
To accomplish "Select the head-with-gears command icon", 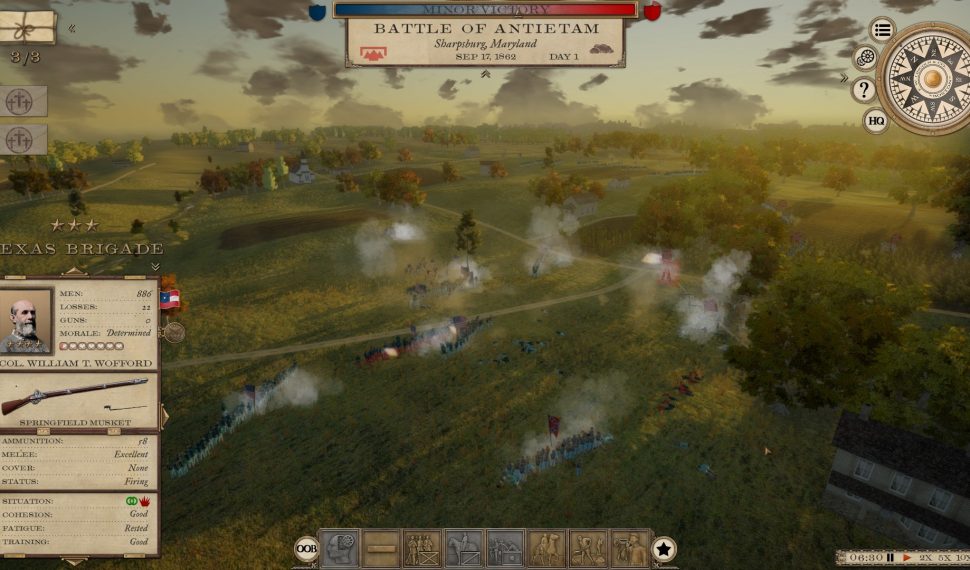I will pyautogui.click(x=339, y=548).
